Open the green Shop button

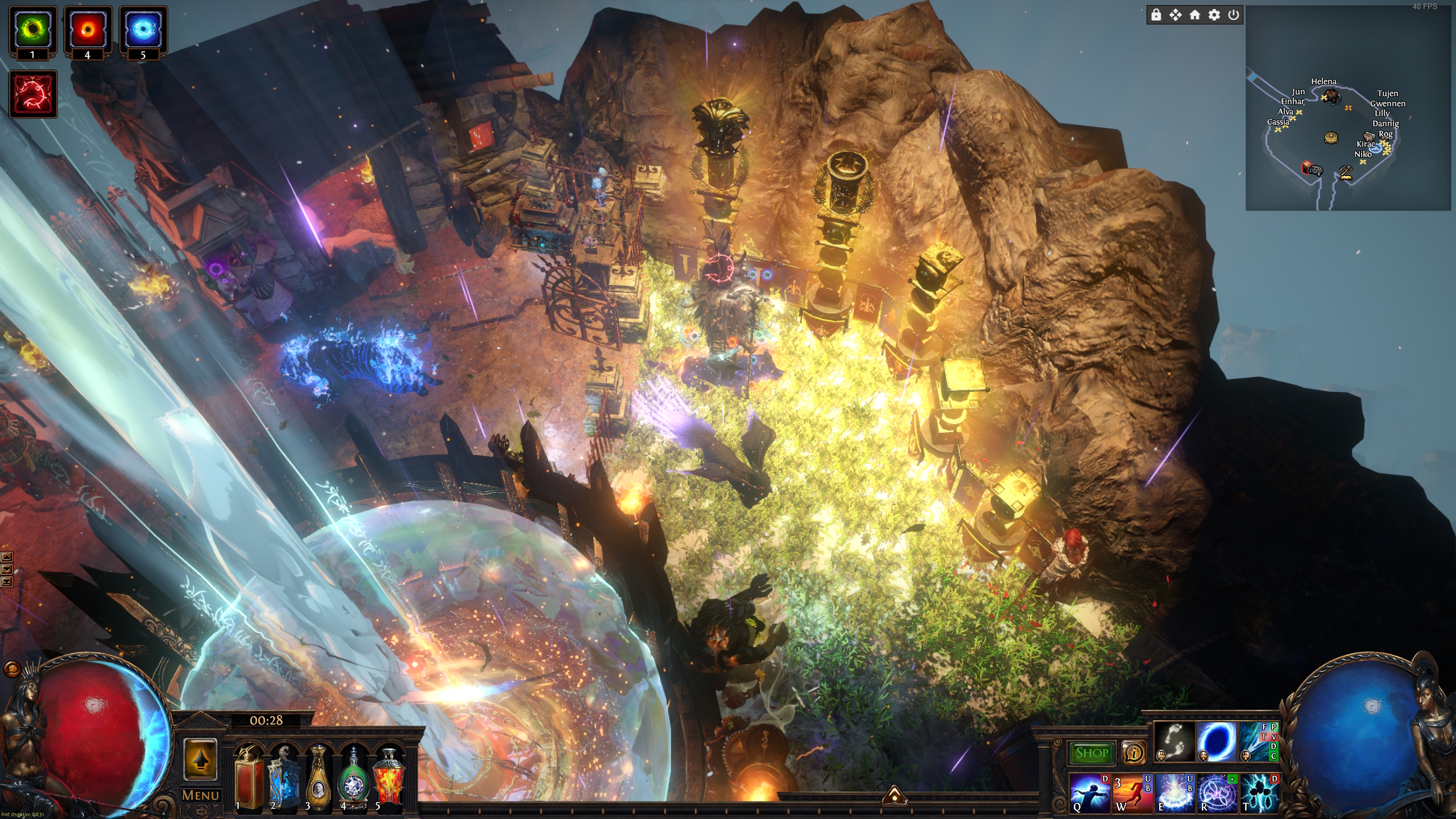pyautogui.click(x=1092, y=753)
